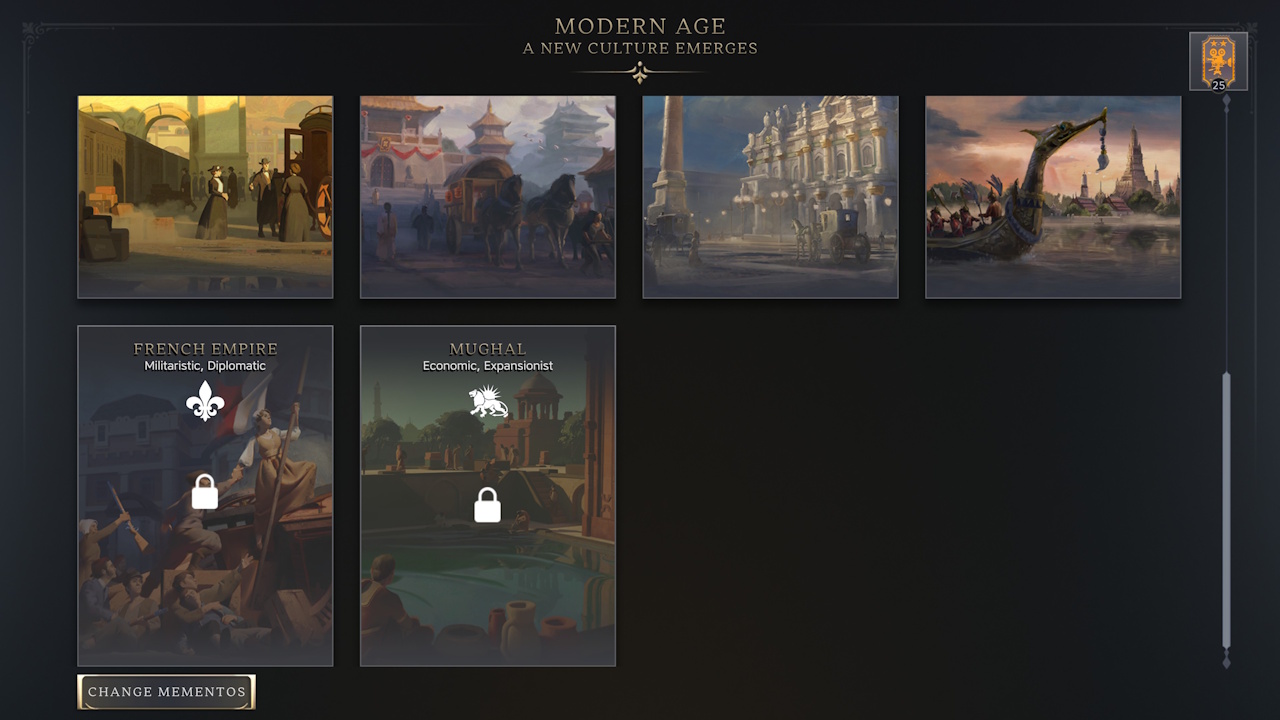Click the 'Economic, Expansionist' trait label

(487, 365)
